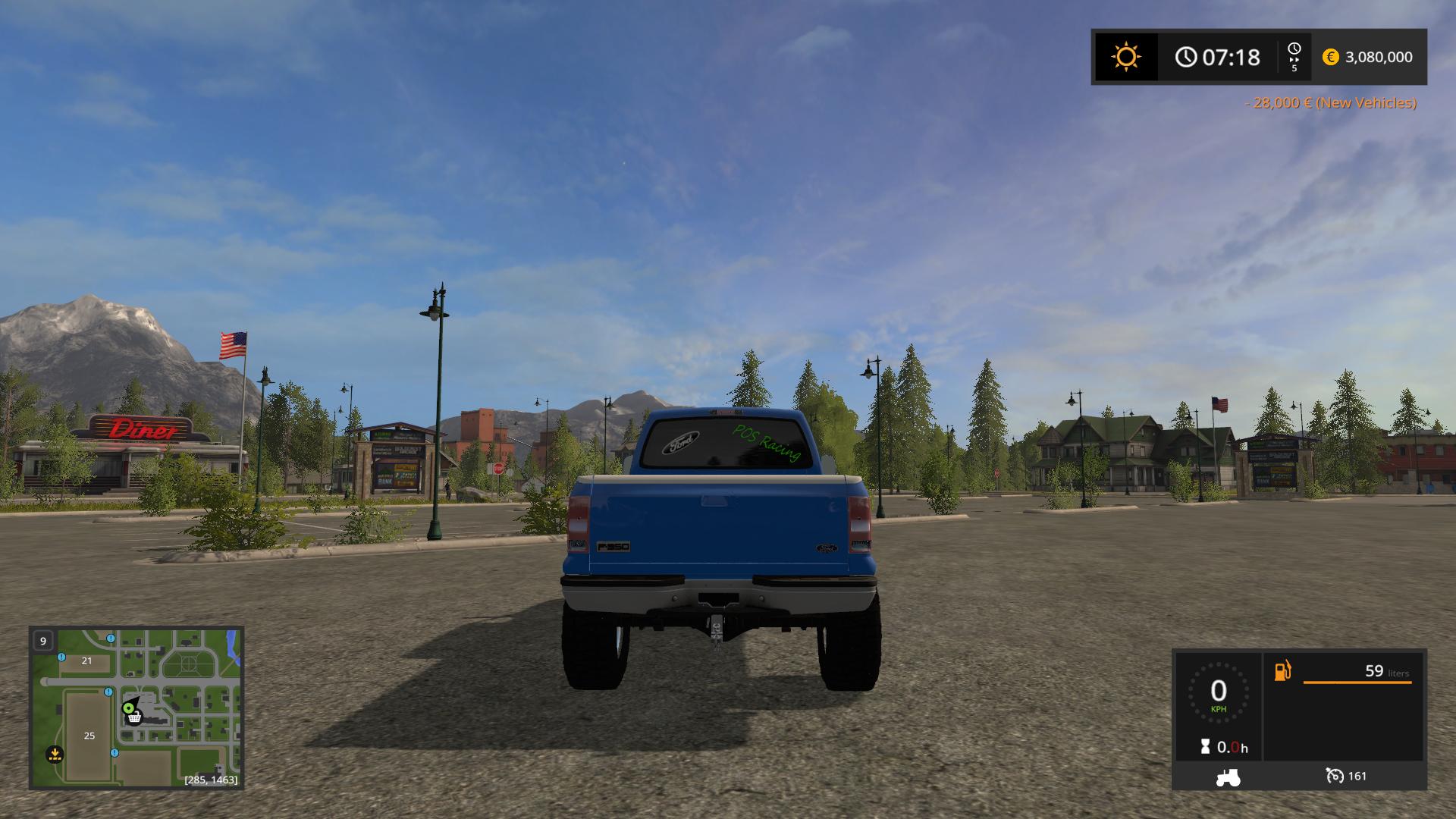The image size is (1456, 819).
Task: Click the euro coin money icon
Action: 1330,57
